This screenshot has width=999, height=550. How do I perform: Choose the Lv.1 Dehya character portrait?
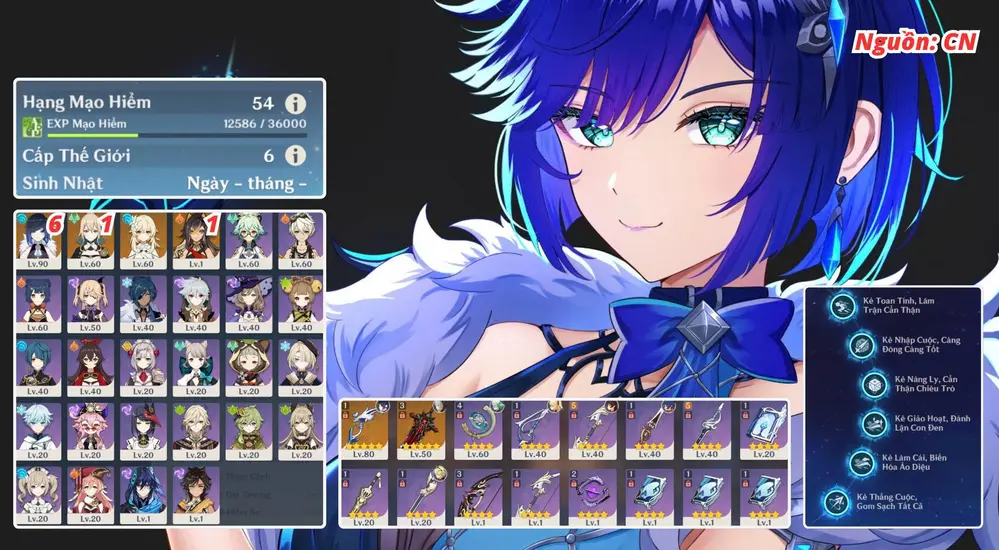[x=196, y=240]
